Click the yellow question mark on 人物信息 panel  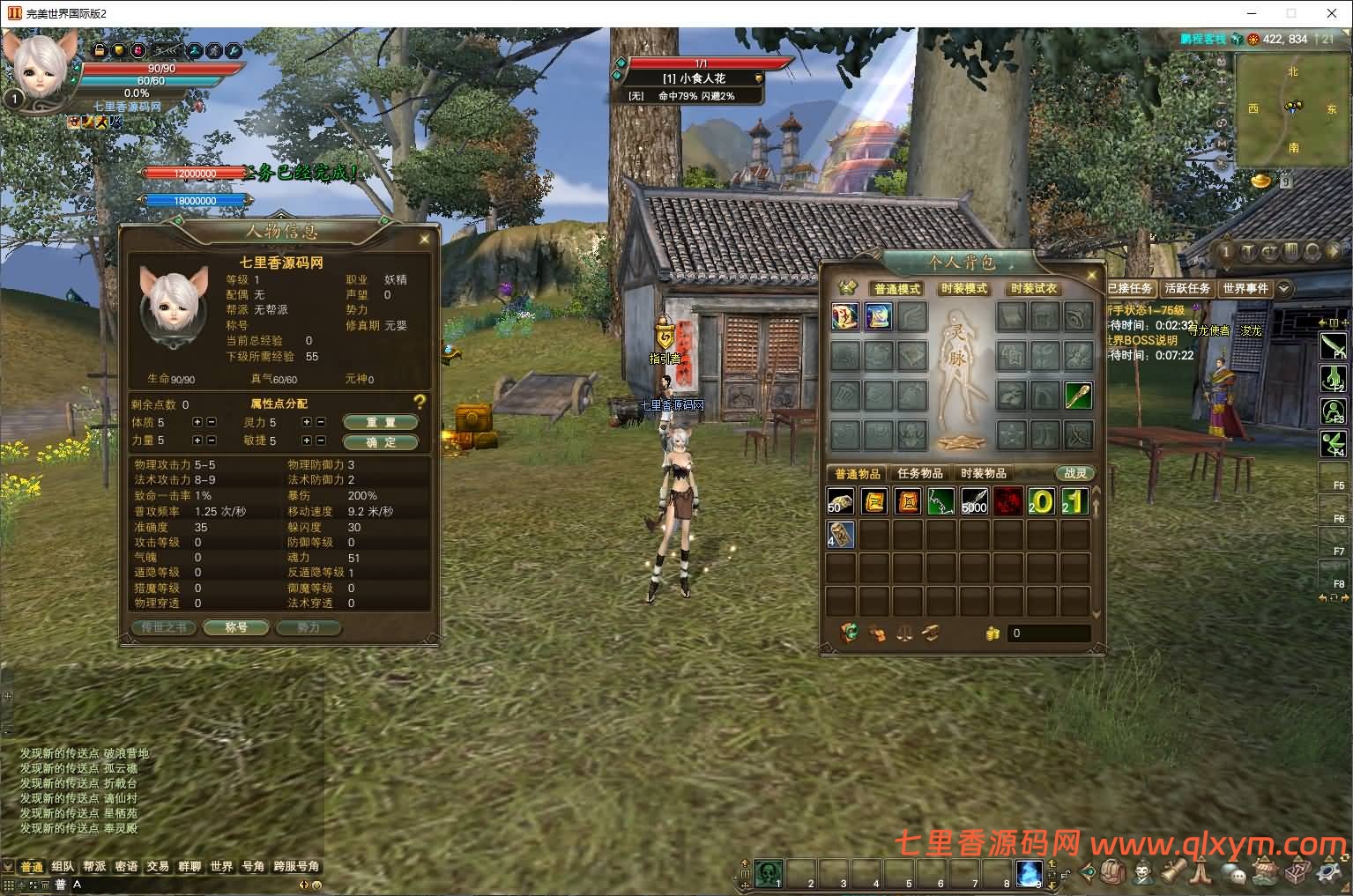[420, 404]
